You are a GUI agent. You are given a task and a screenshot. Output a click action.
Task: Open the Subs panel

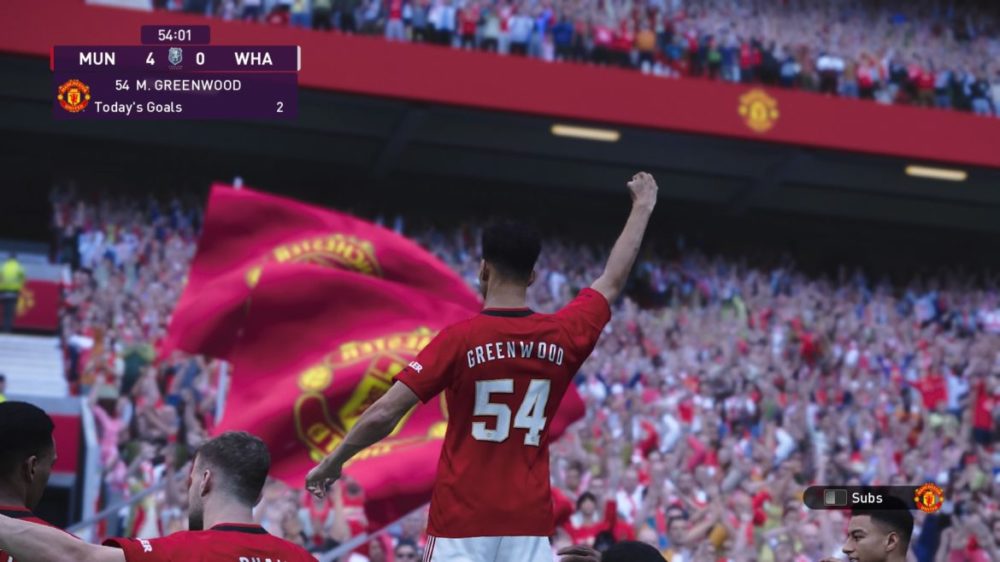click(856, 497)
